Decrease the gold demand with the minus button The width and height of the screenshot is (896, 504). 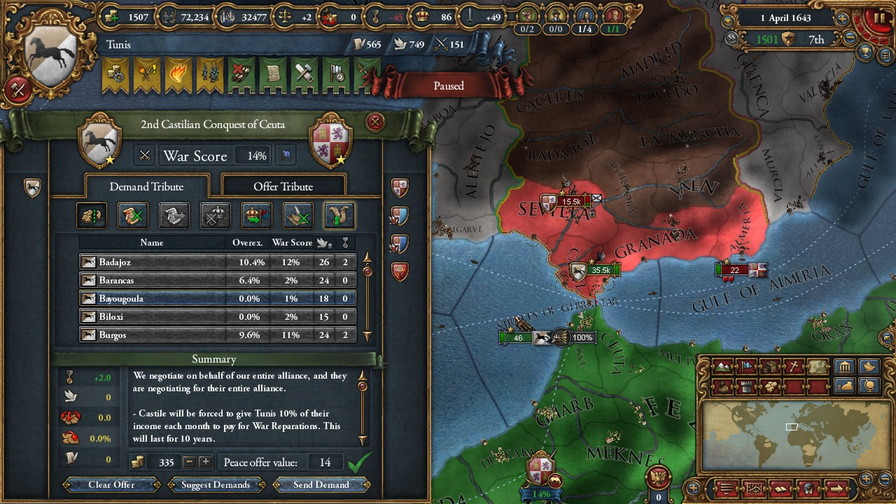(188, 462)
